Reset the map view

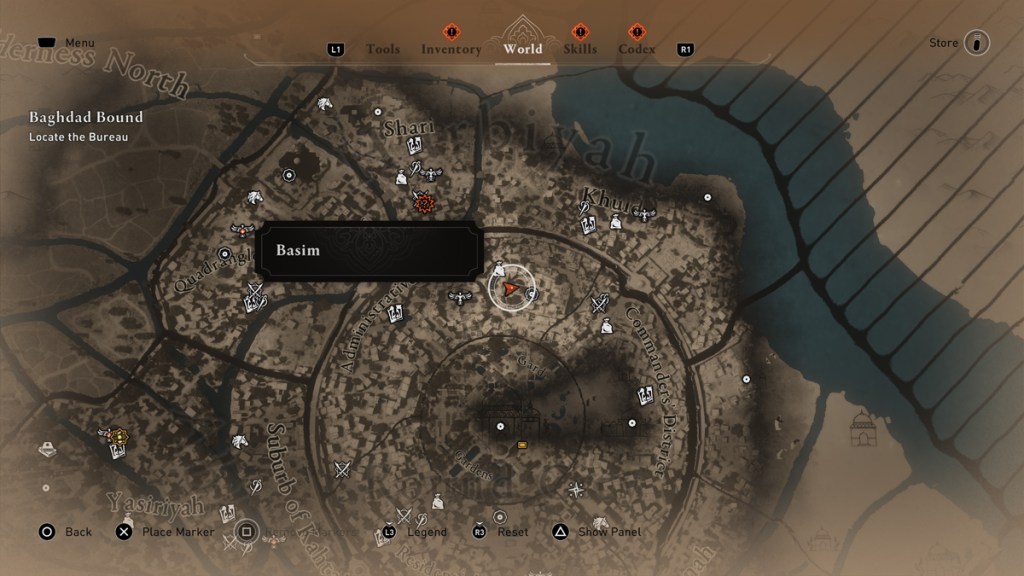[x=512, y=532]
